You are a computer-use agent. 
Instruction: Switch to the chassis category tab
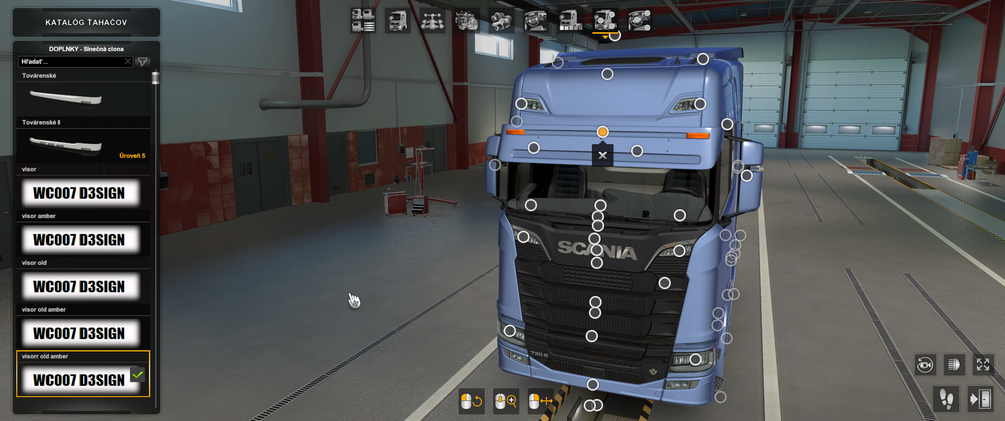pos(432,20)
